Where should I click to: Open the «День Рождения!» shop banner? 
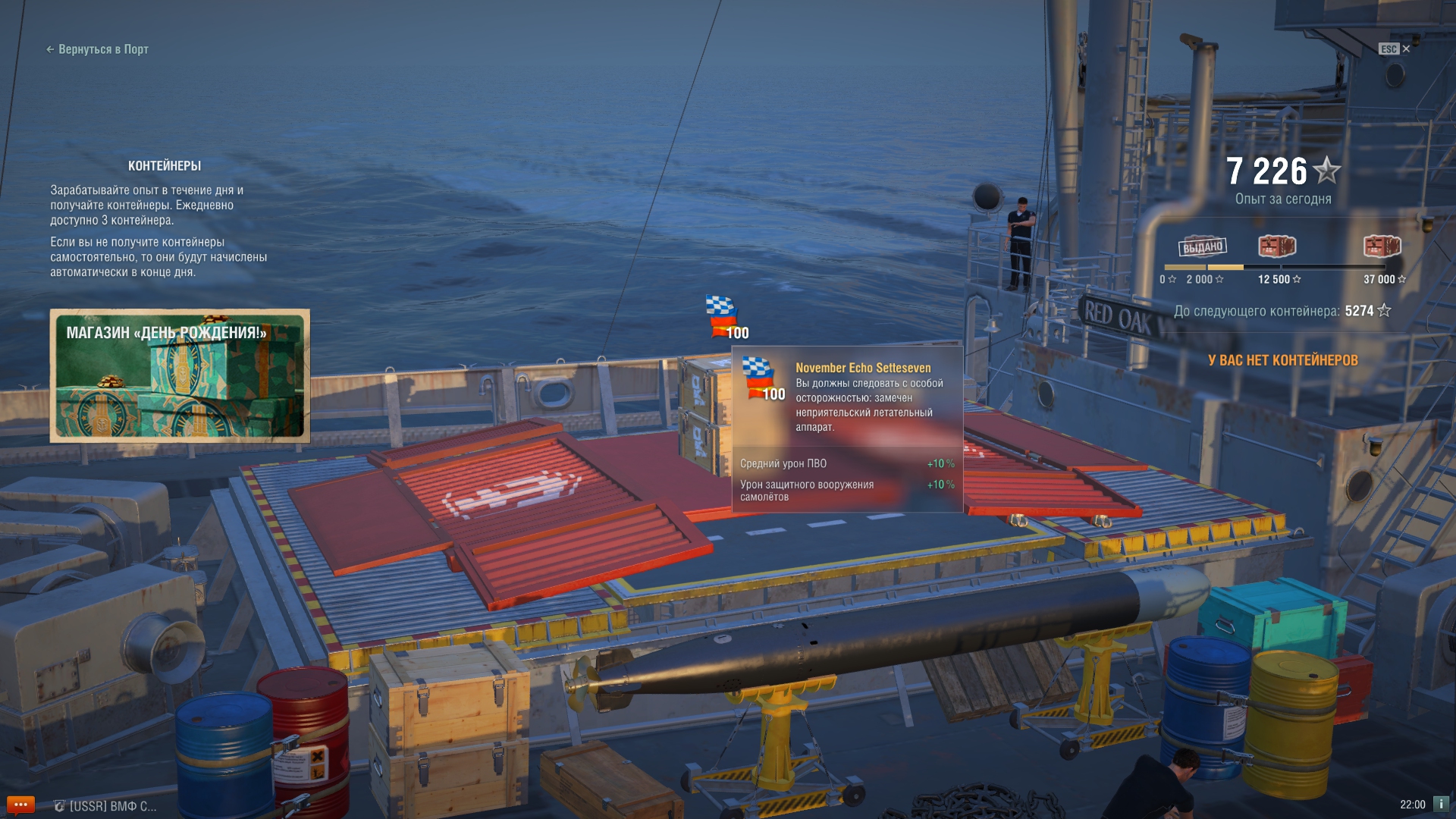pos(180,375)
